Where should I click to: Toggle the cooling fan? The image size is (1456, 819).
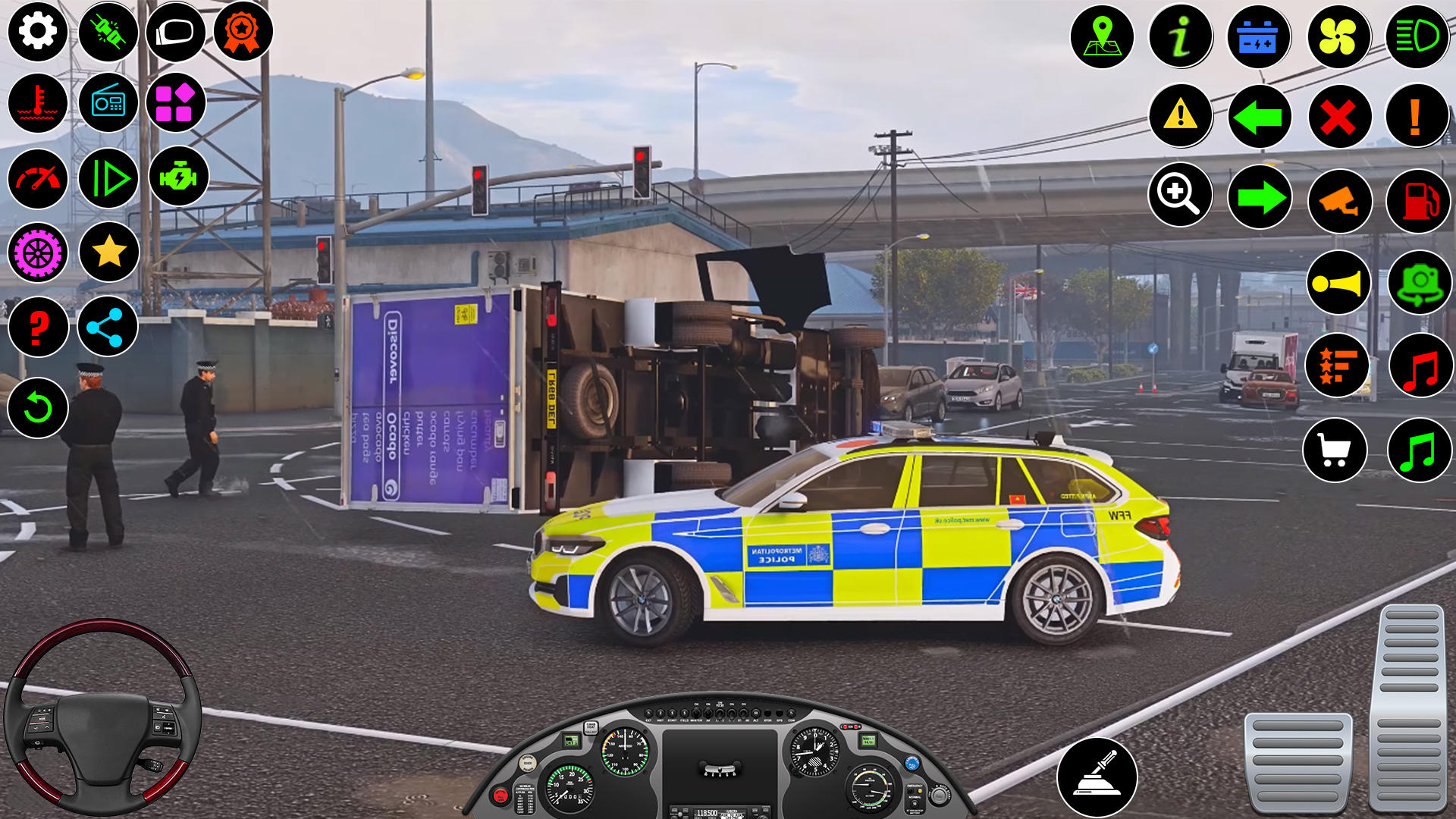click(1339, 36)
